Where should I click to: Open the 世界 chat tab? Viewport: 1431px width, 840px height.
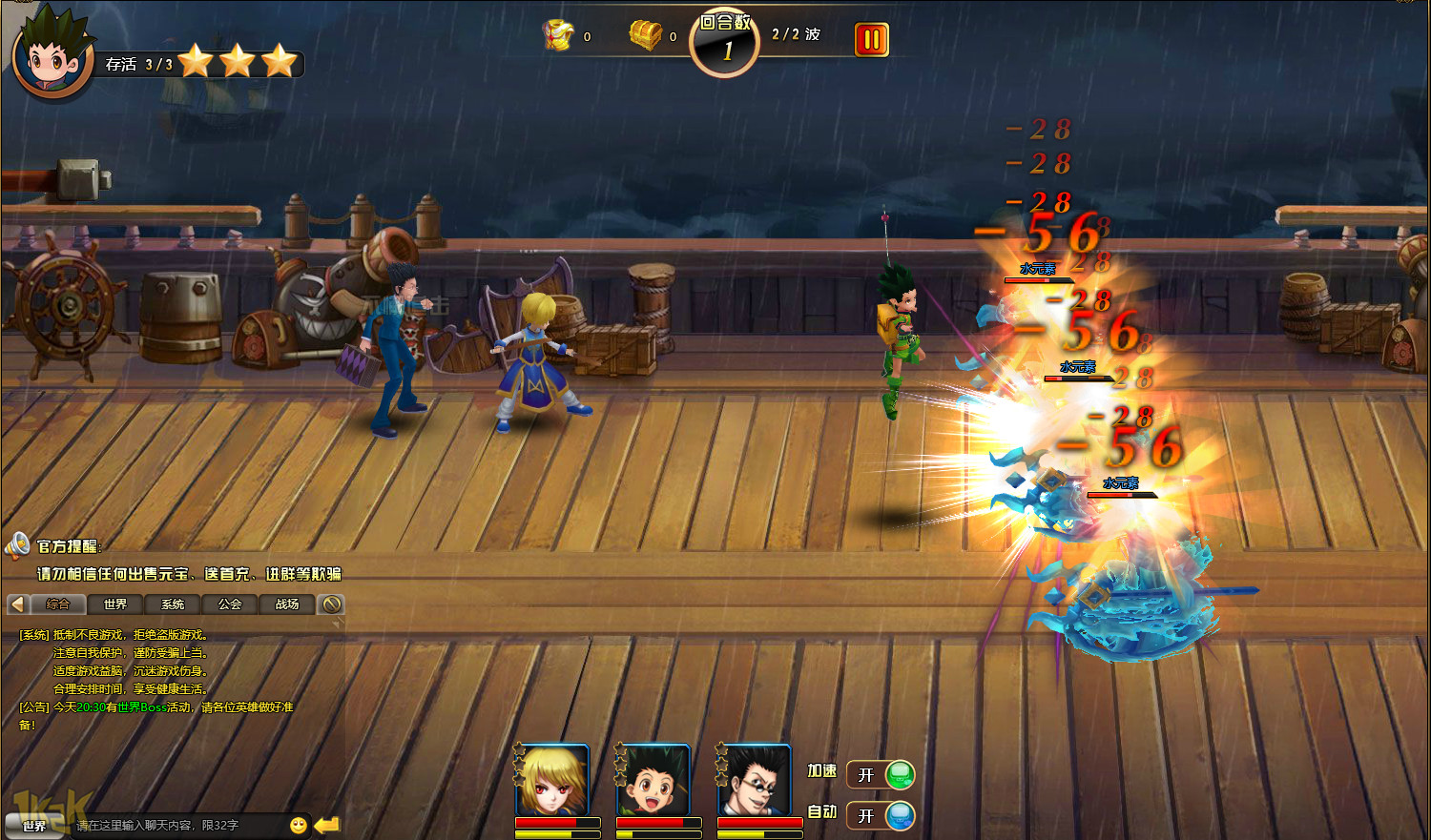tap(115, 604)
